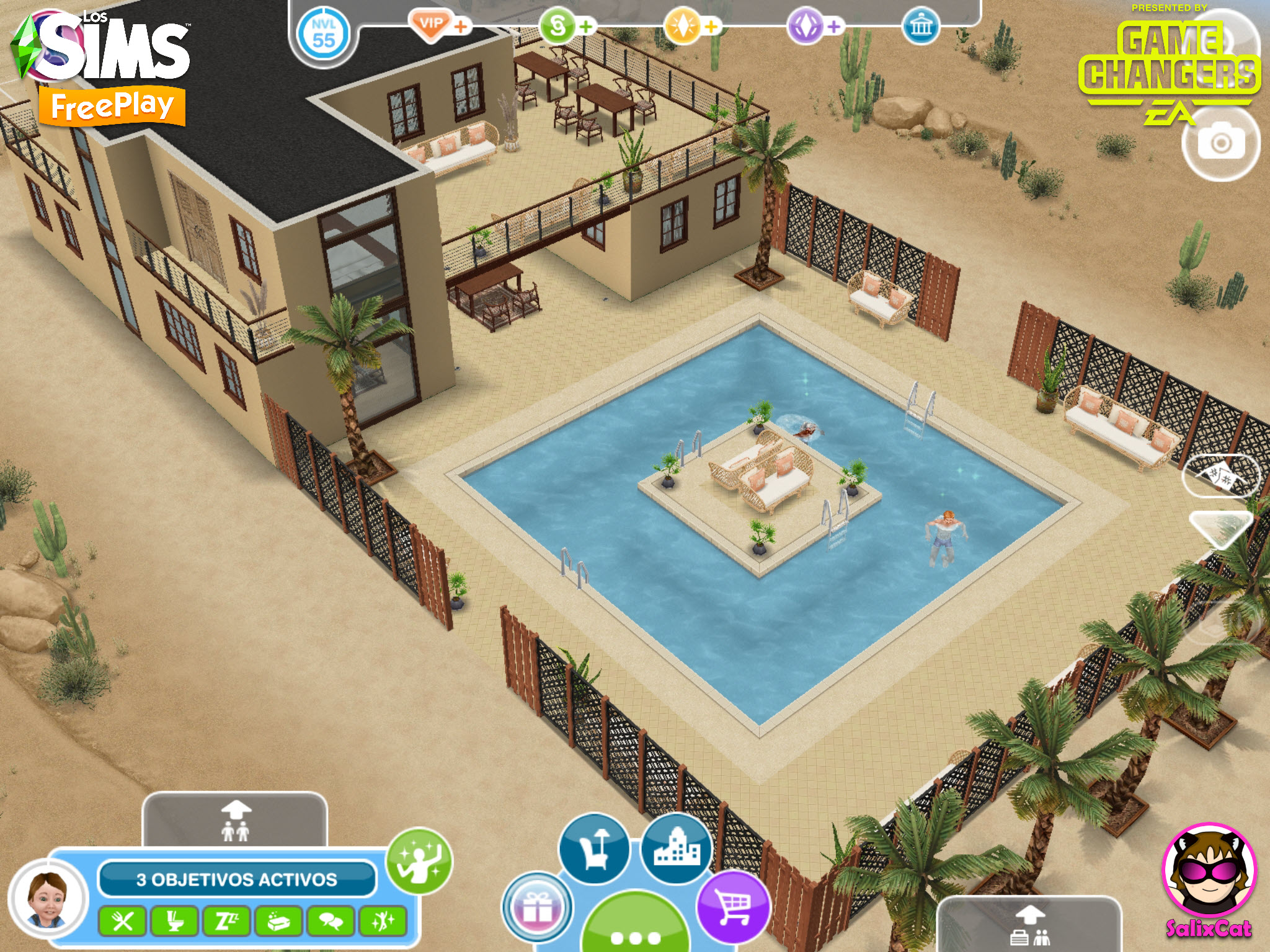
Task: Check the dancing-figure fun need icon
Action: point(383,922)
